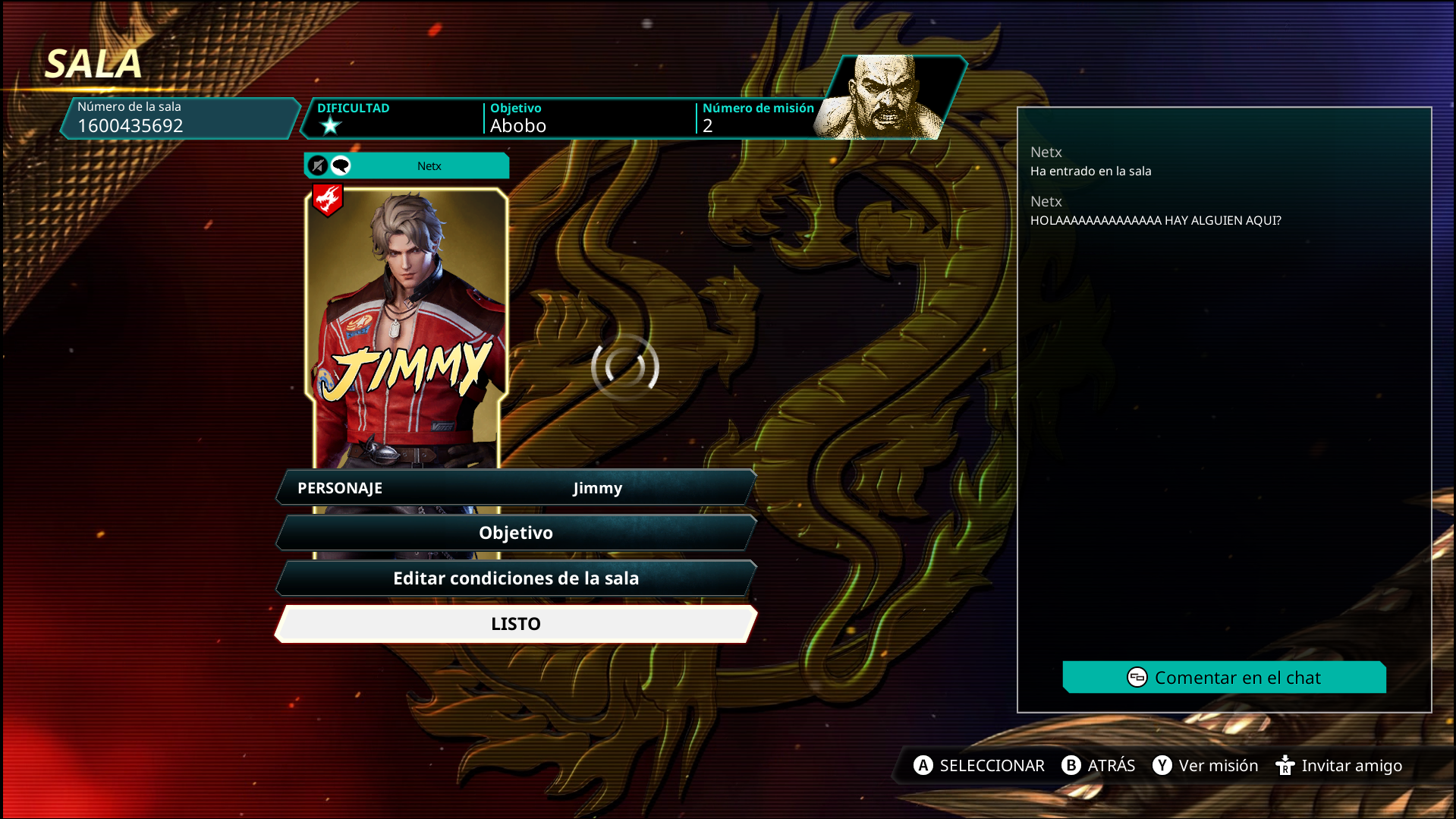Click the speech bubble icon beside Netx
The width and height of the screenshot is (1456, 819).
[x=341, y=165]
